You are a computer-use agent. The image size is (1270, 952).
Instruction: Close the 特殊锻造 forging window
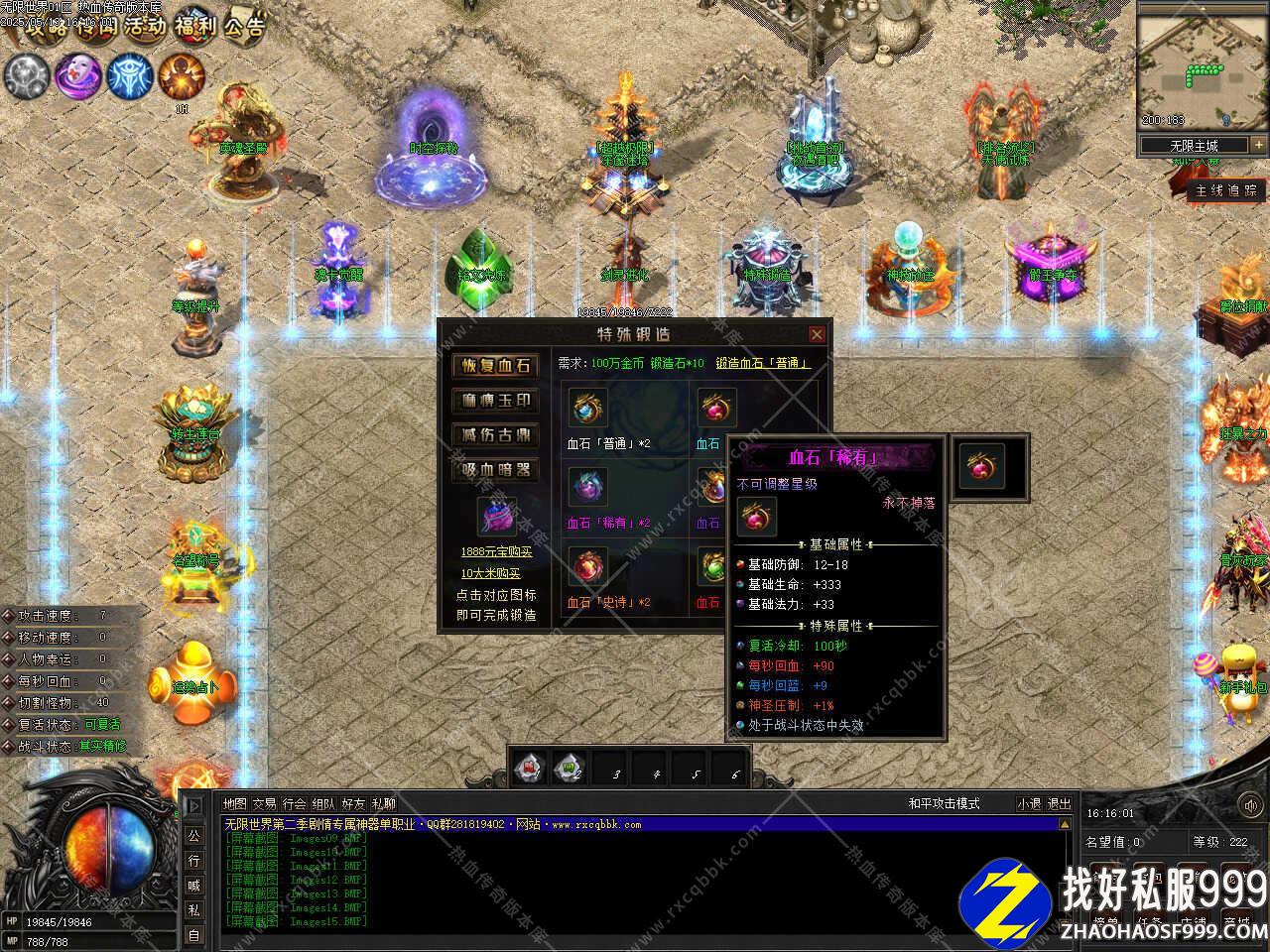[816, 335]
